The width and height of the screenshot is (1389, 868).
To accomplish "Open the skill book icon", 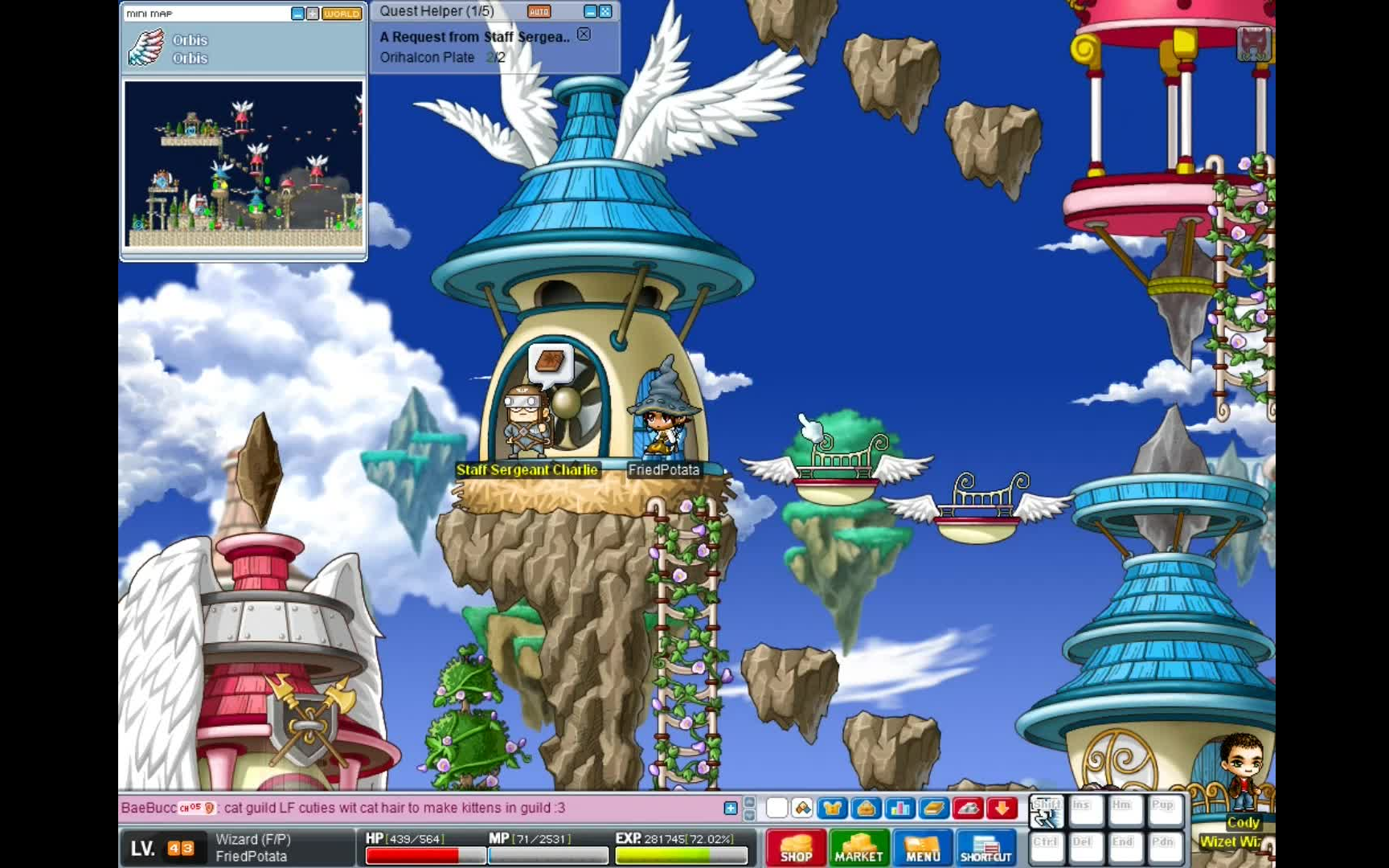I will (x=934, y=809).
